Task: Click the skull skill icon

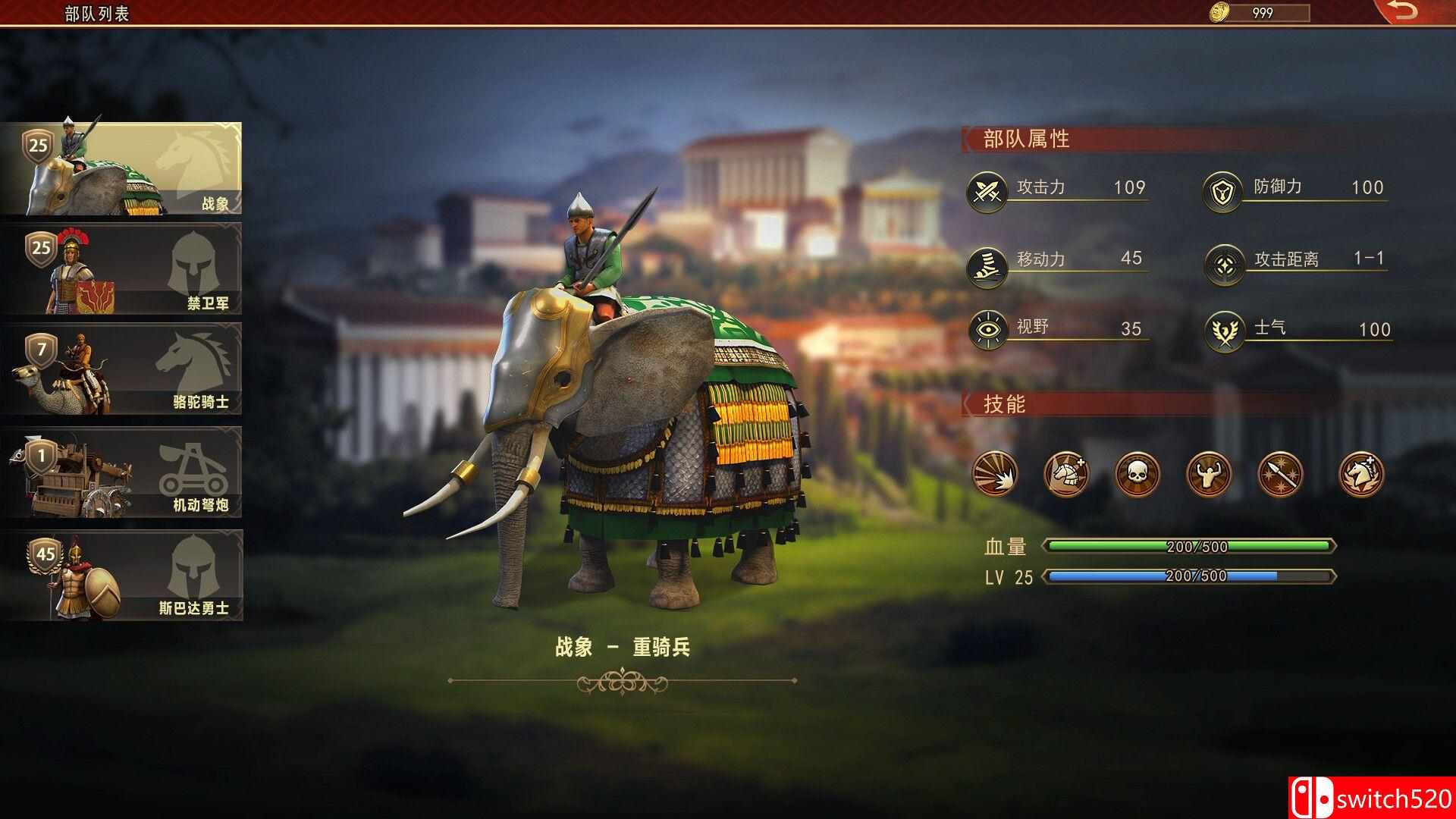Action: tap(1136, 474)
